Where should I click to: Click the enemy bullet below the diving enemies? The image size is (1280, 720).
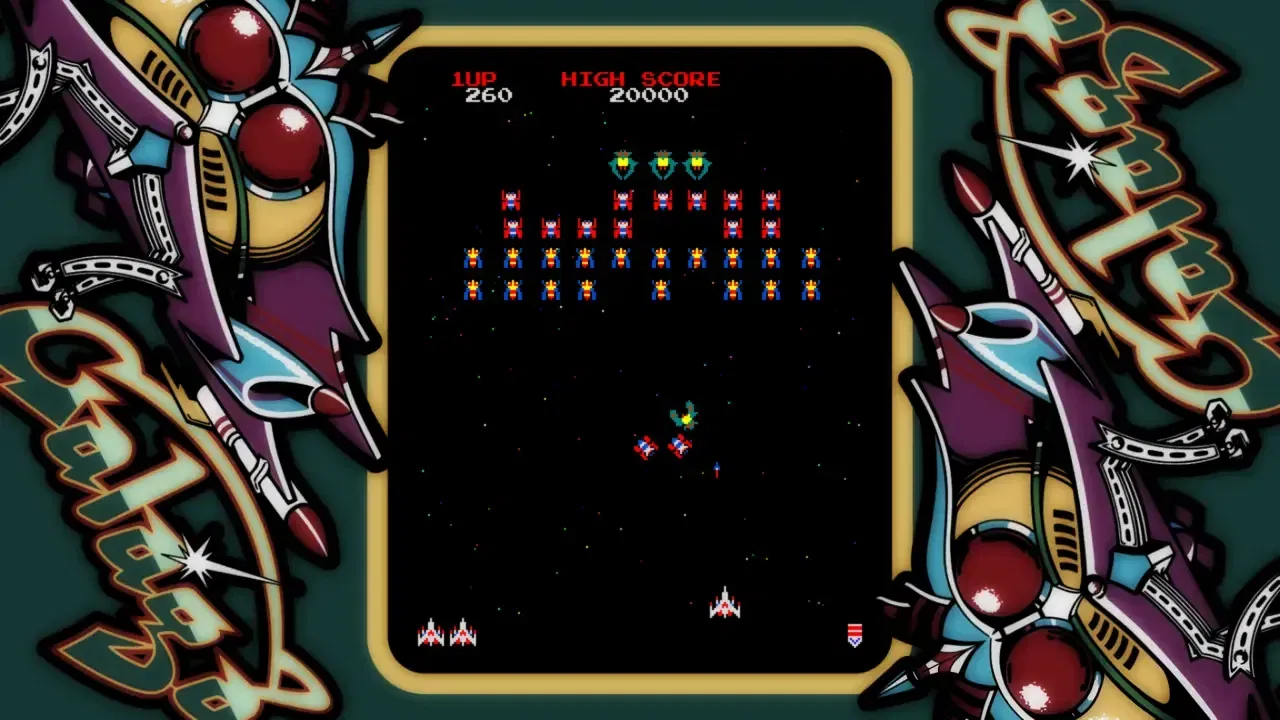tap(717, 470)
